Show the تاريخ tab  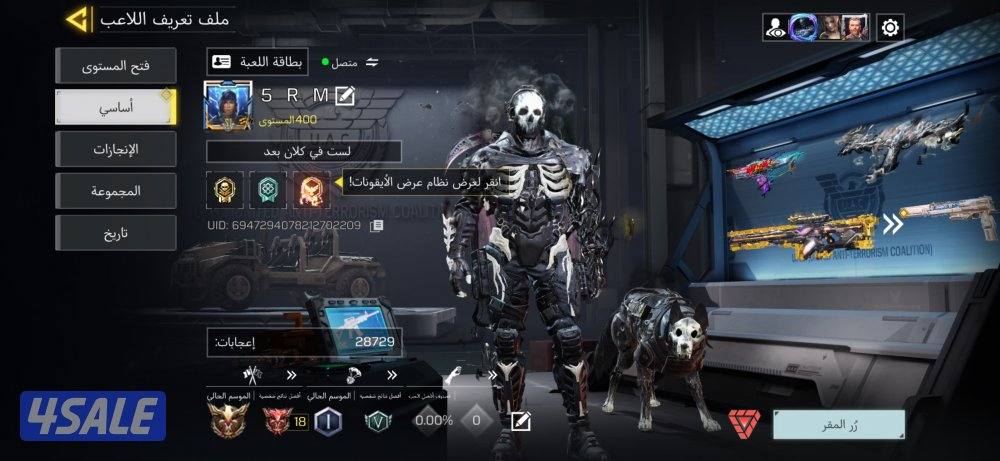pyautogui.click(x=115, y=232)
